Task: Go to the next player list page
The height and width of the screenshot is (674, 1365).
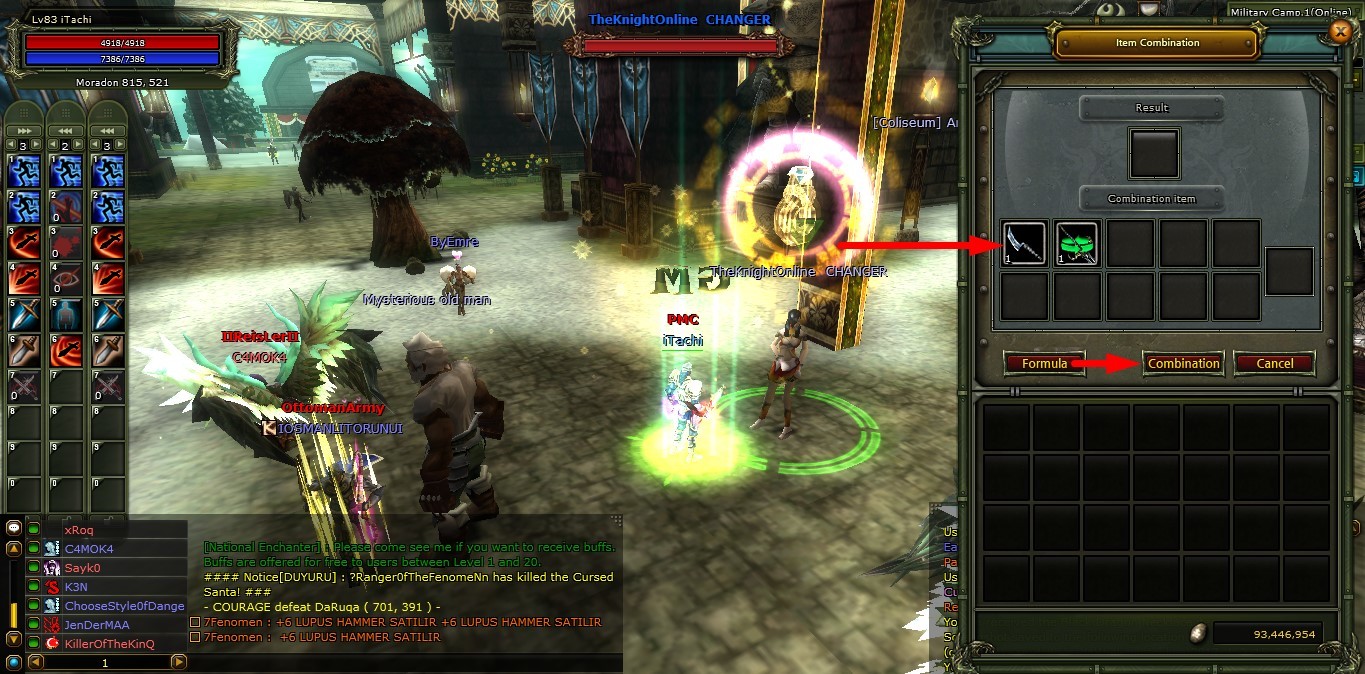Action: [x=178, y=662]
